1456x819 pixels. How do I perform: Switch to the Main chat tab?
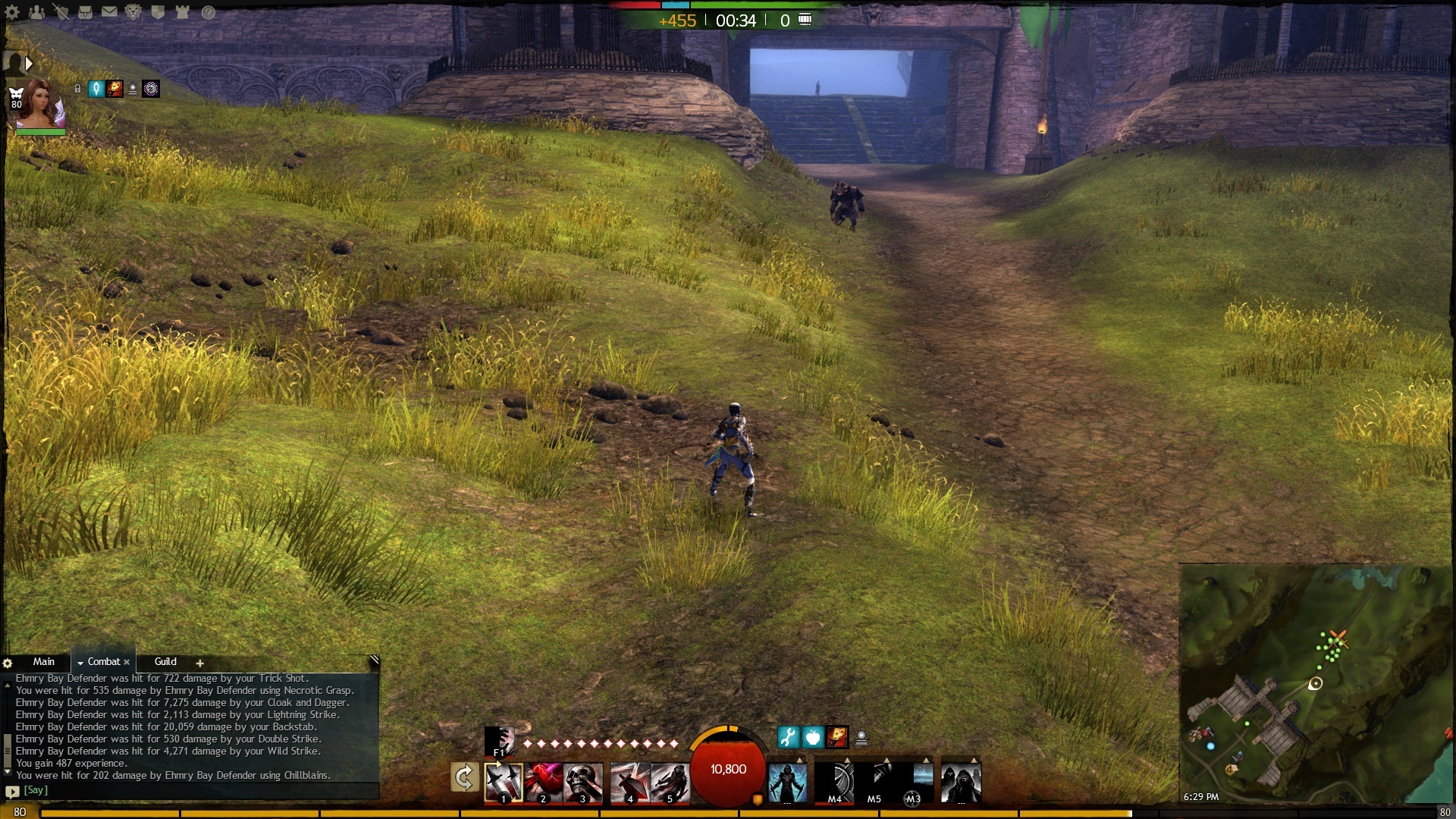pyautogui.click(x=43, y=662)
